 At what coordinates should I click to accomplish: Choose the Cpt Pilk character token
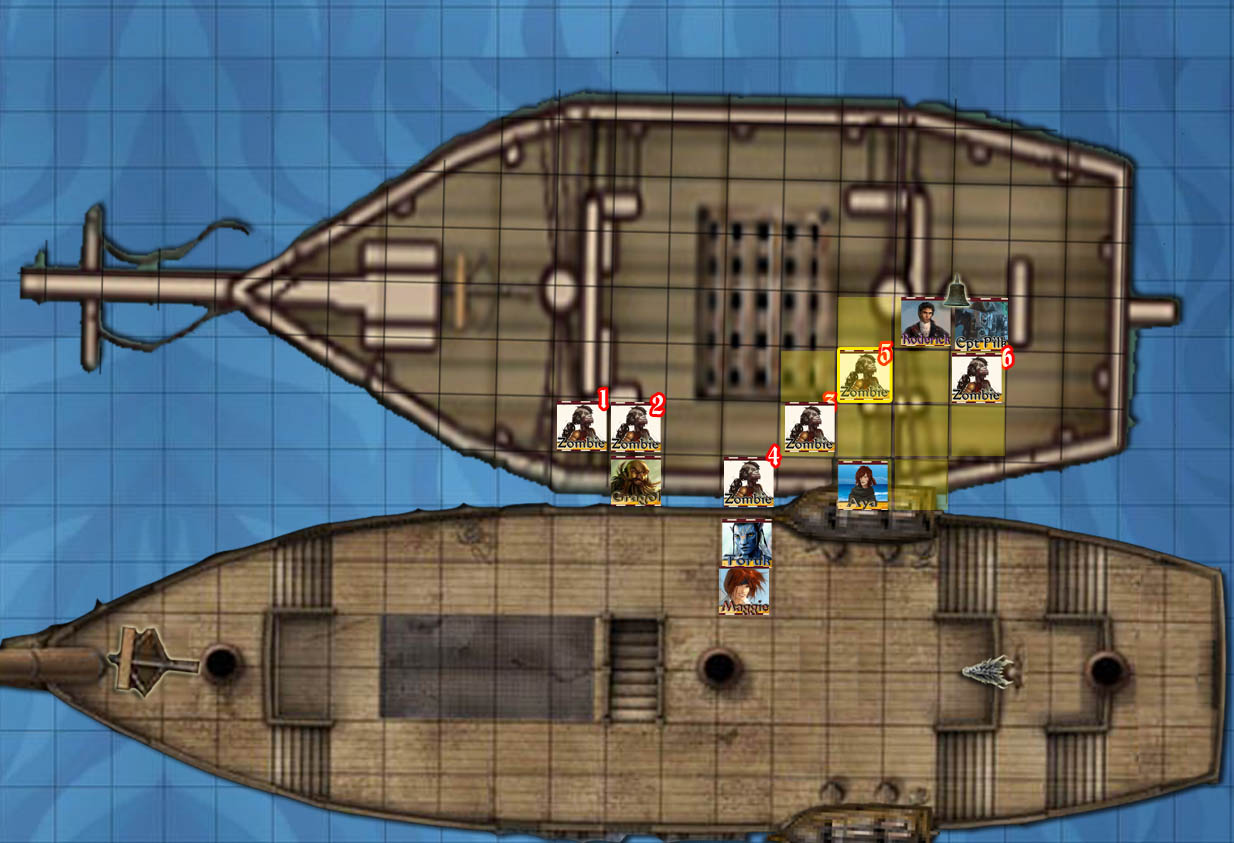(980, 323)
